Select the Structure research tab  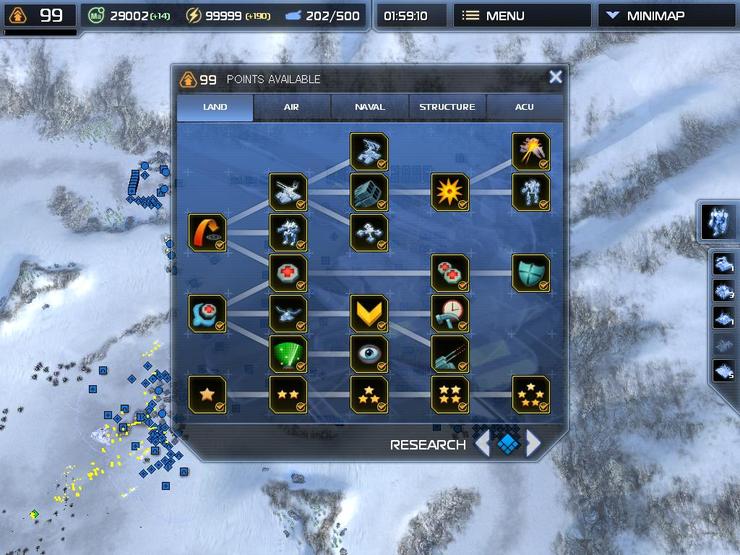(x=447, y=107)
